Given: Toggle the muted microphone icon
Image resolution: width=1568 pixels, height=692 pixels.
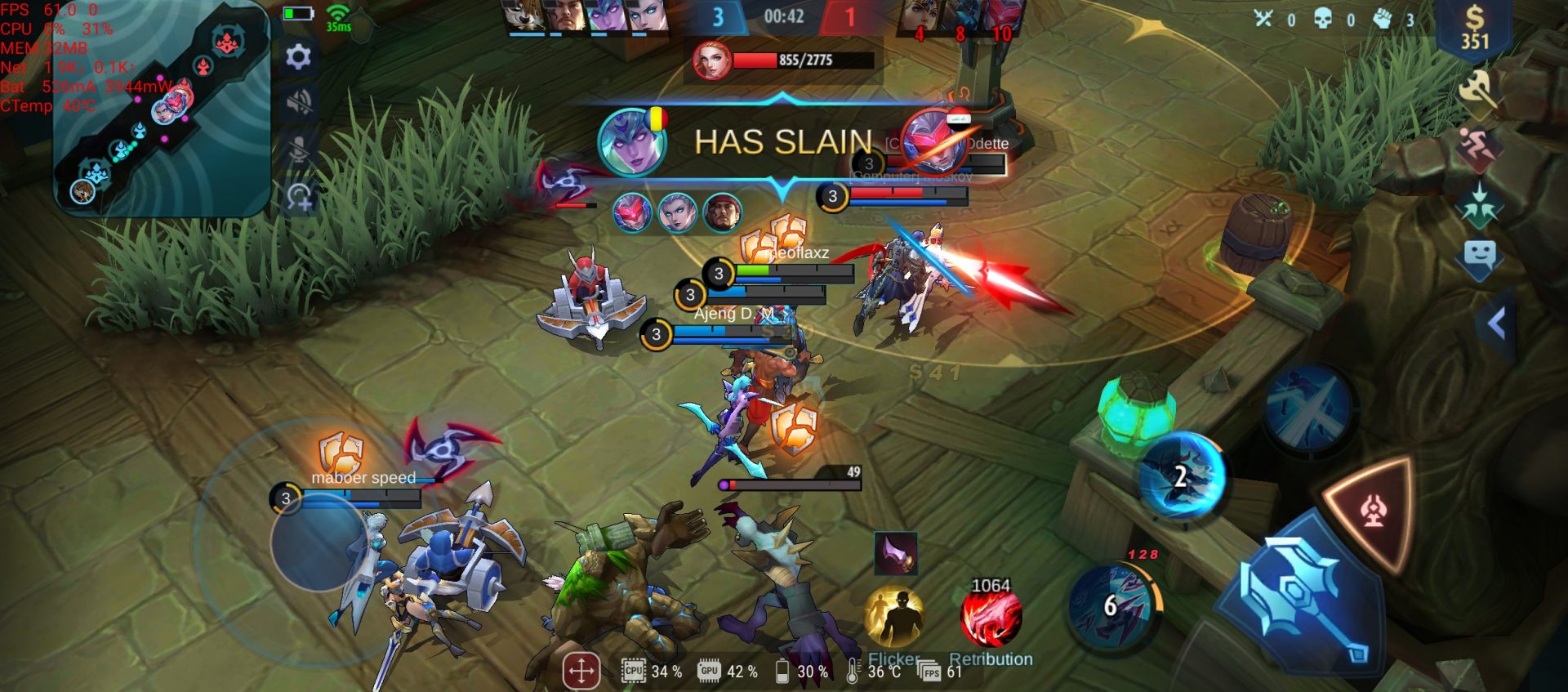Looking at the screenshot, I should [x=298, y=150].
